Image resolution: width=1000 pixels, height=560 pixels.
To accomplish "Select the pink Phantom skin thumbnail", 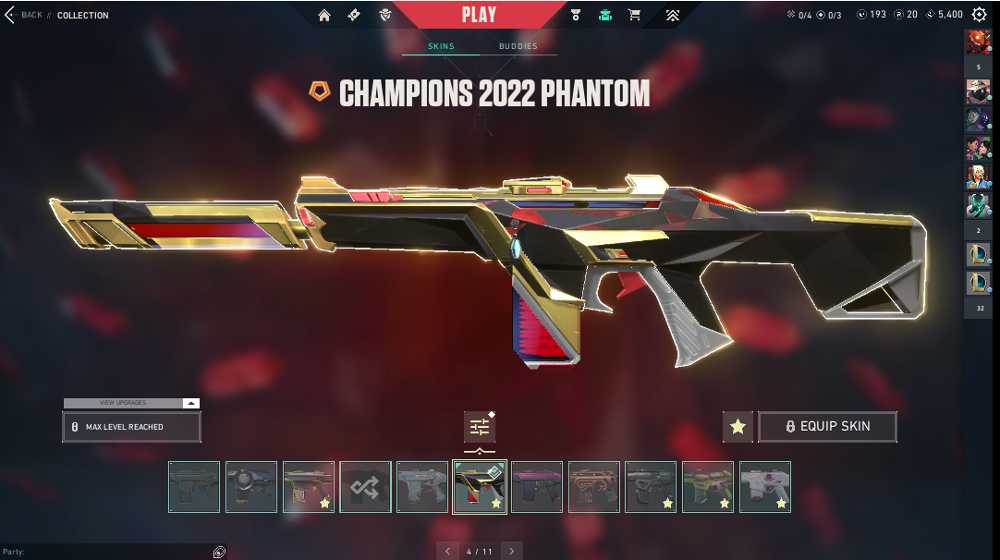I will pyautogui.click(x=537, y=487).
